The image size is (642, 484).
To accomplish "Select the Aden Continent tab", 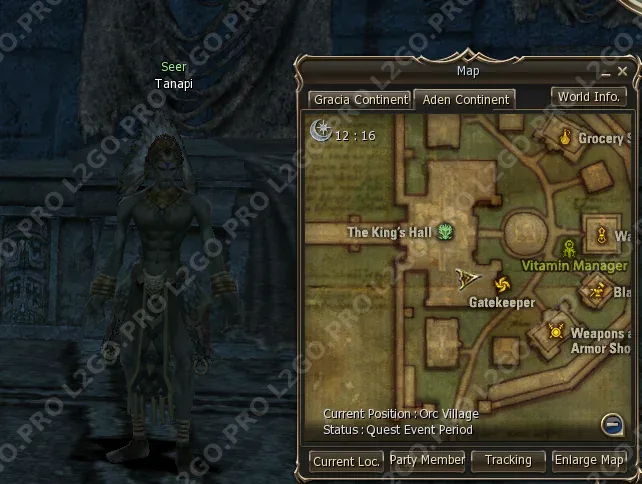I will (x=466, y=100).
